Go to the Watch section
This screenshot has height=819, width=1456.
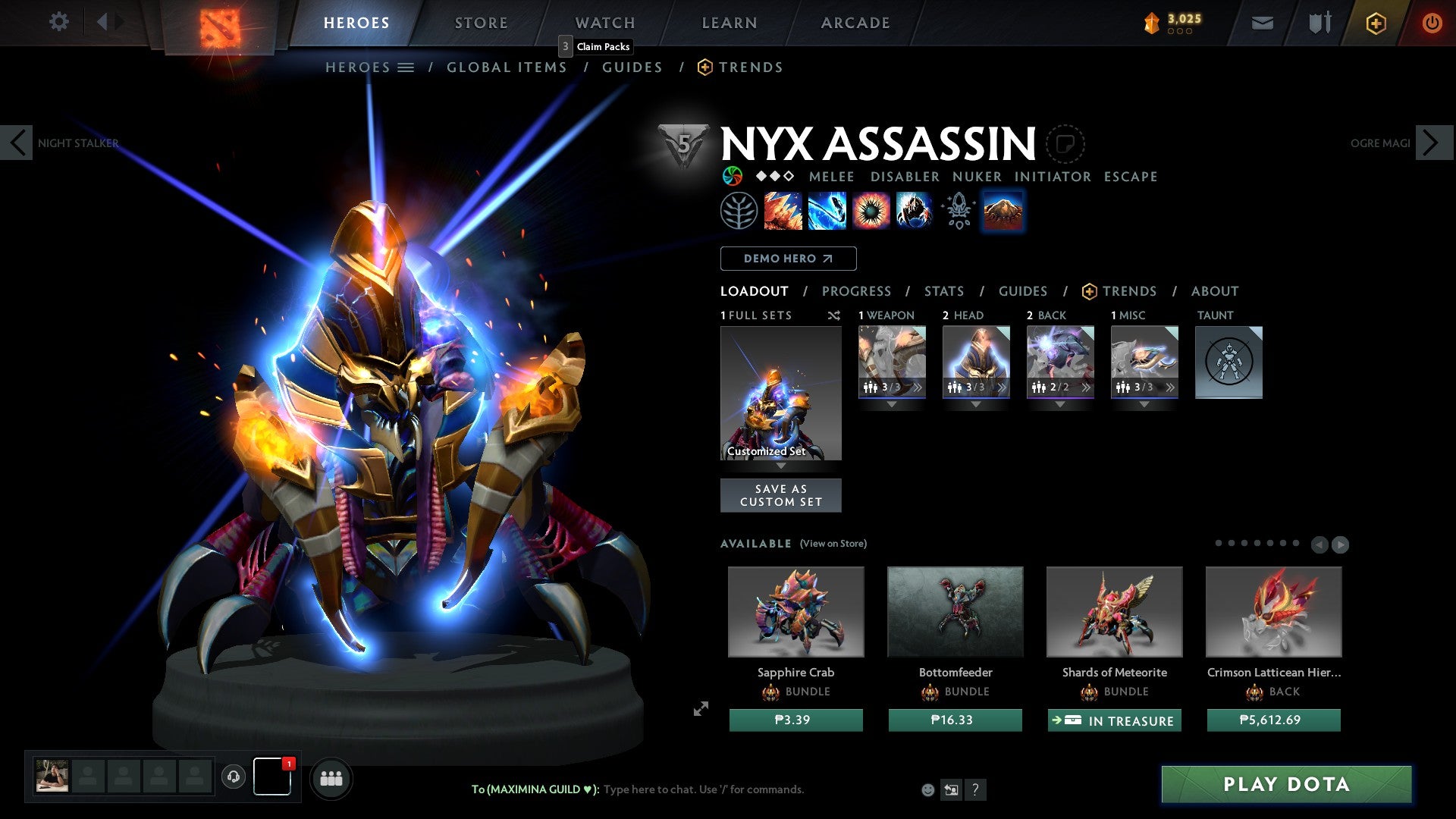tap(604, 23)
